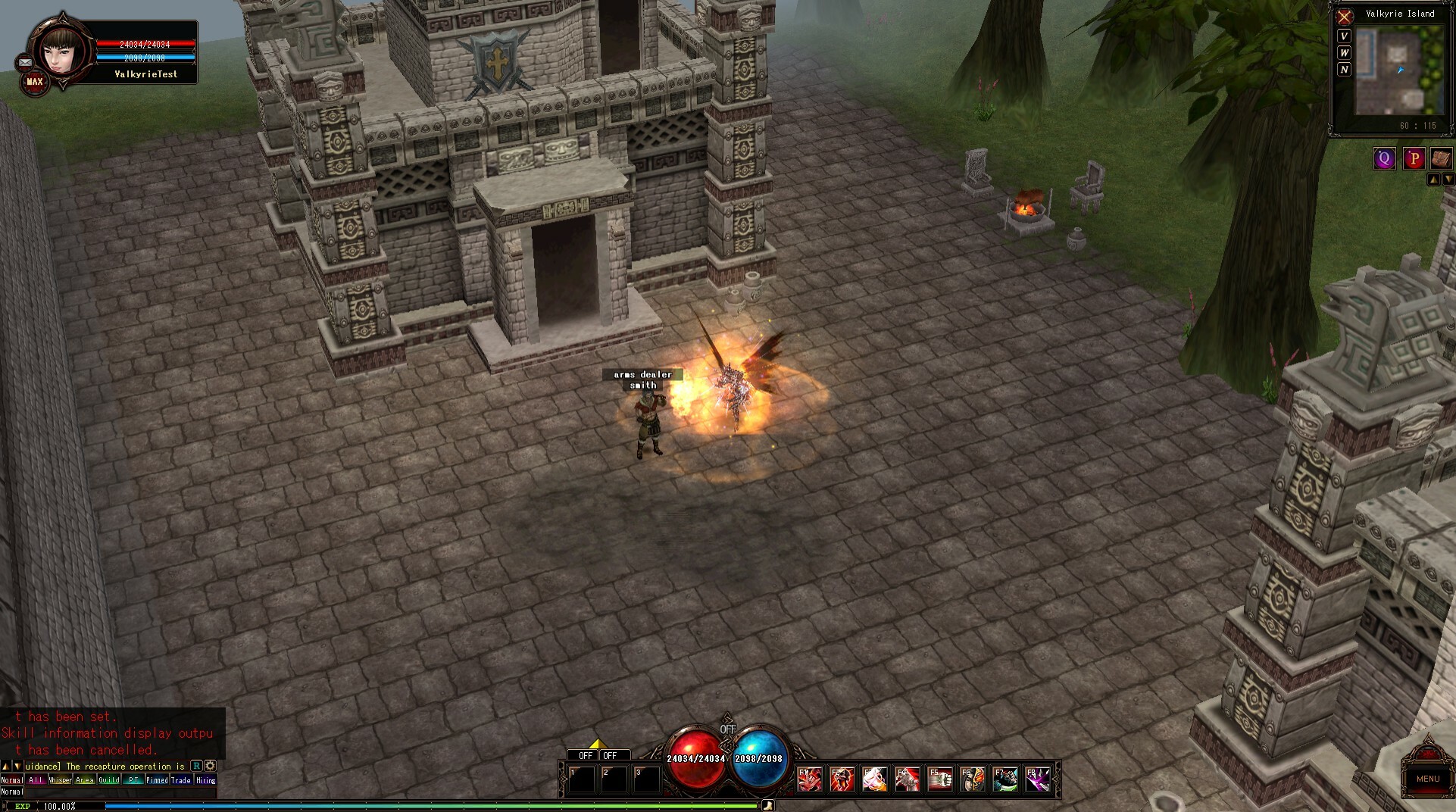
Task: Collapse the minimap with the down arrow
Action: [1448, 179]
